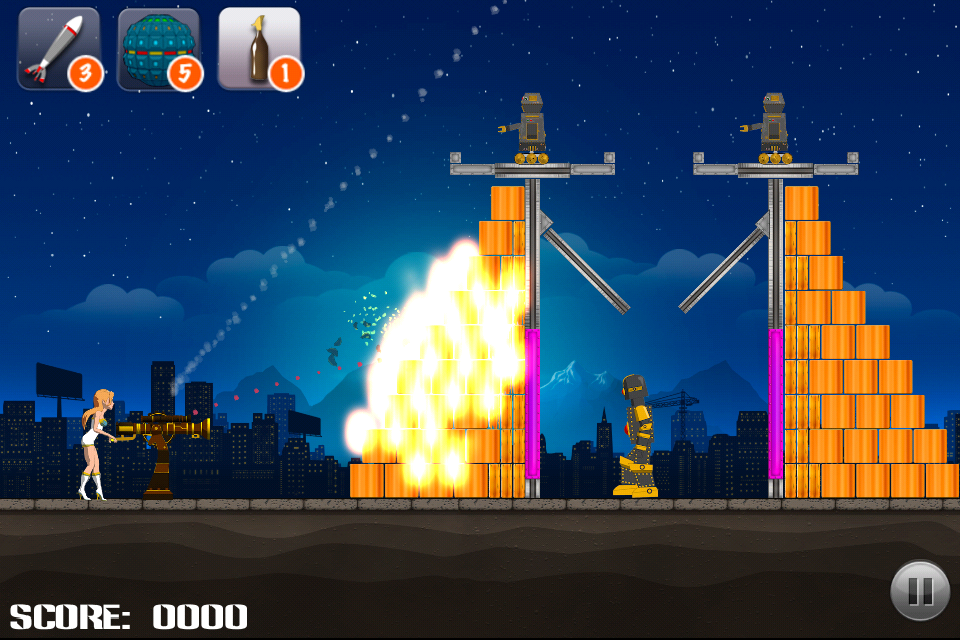This screenshot has width=960, height=640.
Task: Pick the molotov bottle weapon
Action: [259, 48]
